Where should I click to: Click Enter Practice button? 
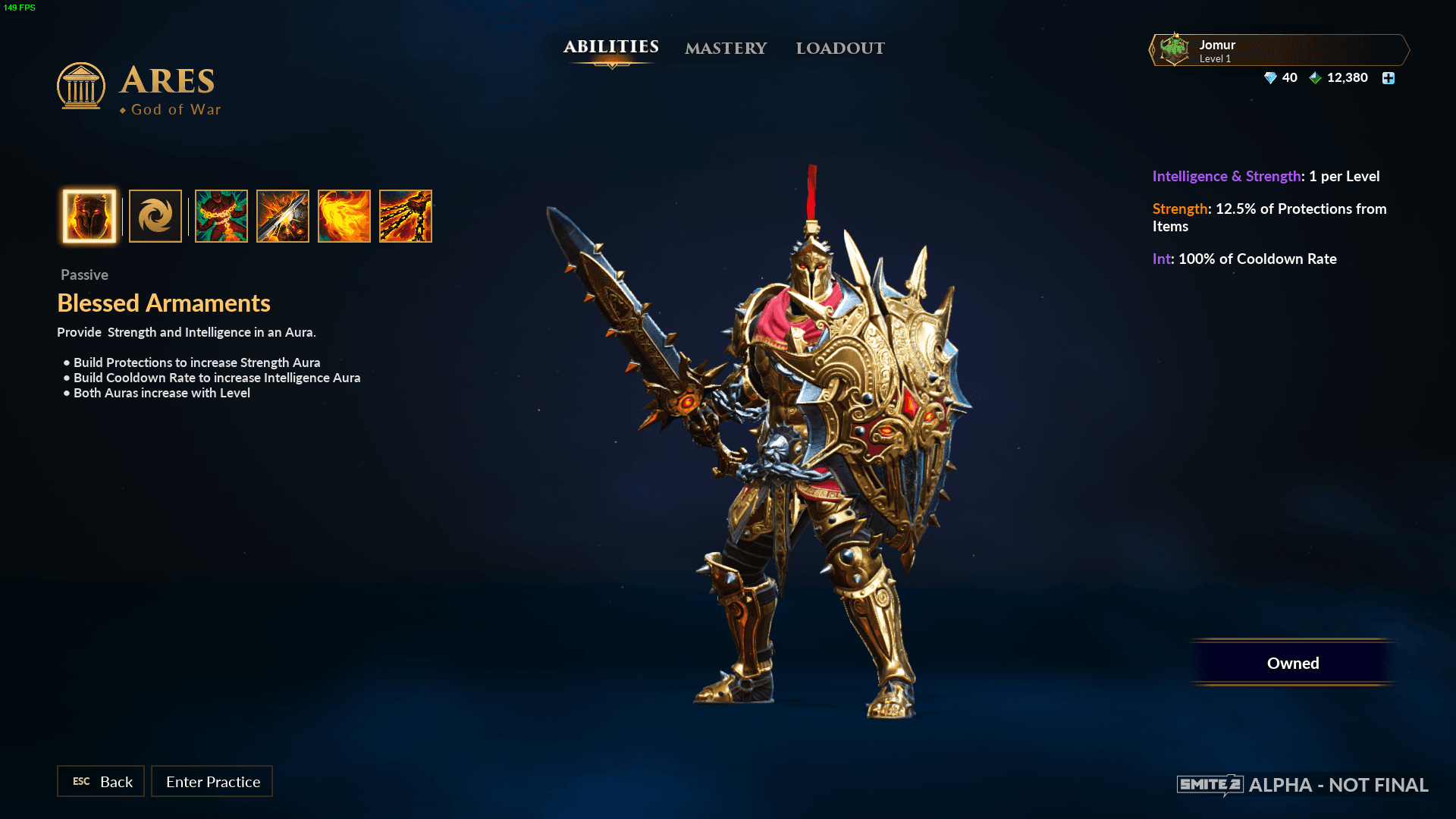pyautogui.click(x=212, y=781)
